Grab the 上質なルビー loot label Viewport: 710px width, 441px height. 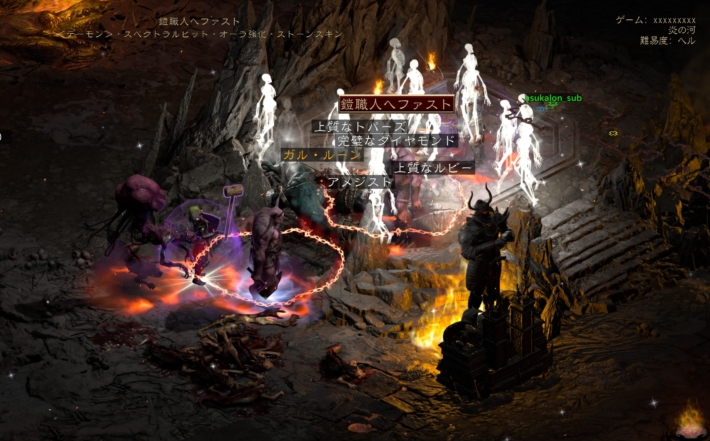[433, 167]
